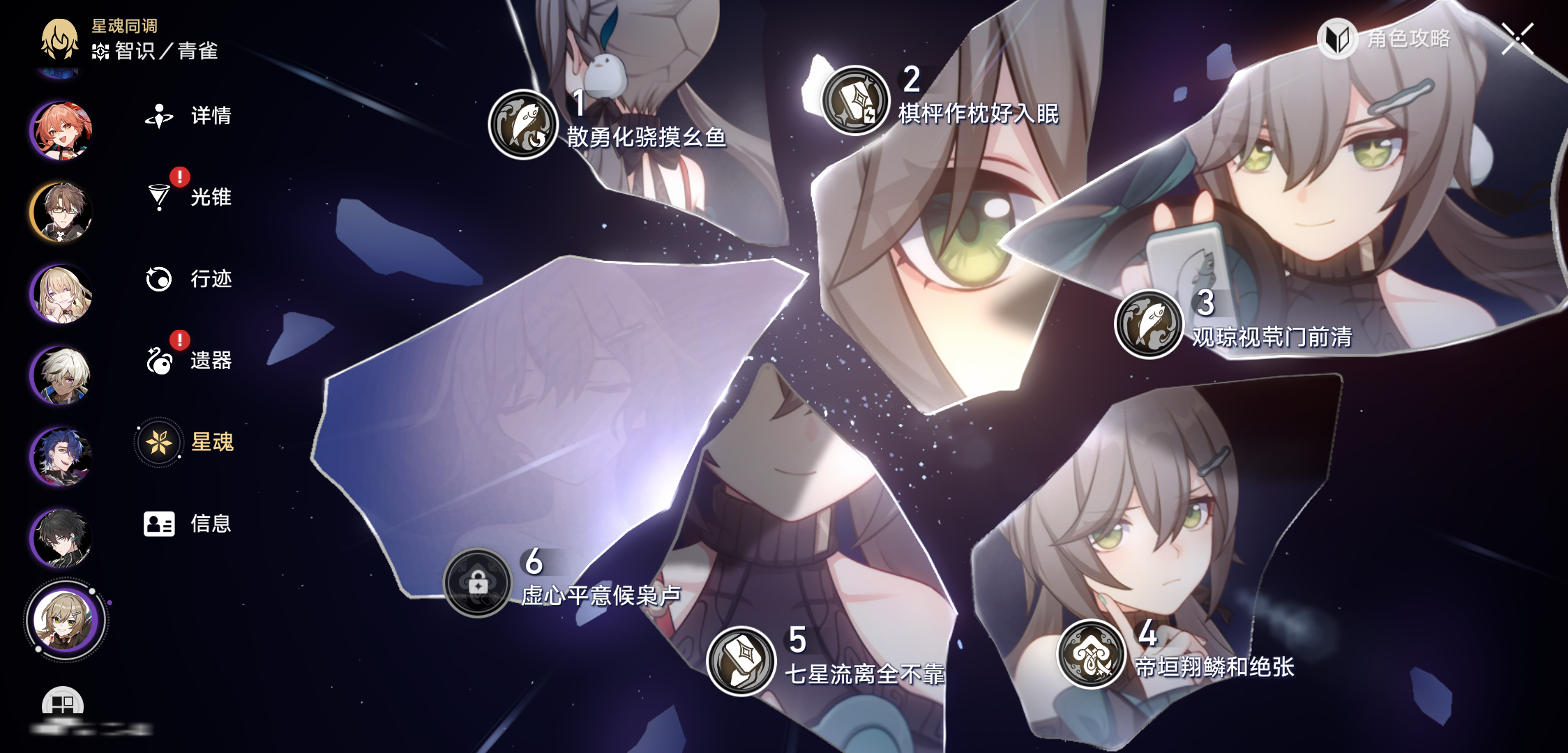Select the blue-haired character portrait
1568x753 pixels.
(61, 457)
